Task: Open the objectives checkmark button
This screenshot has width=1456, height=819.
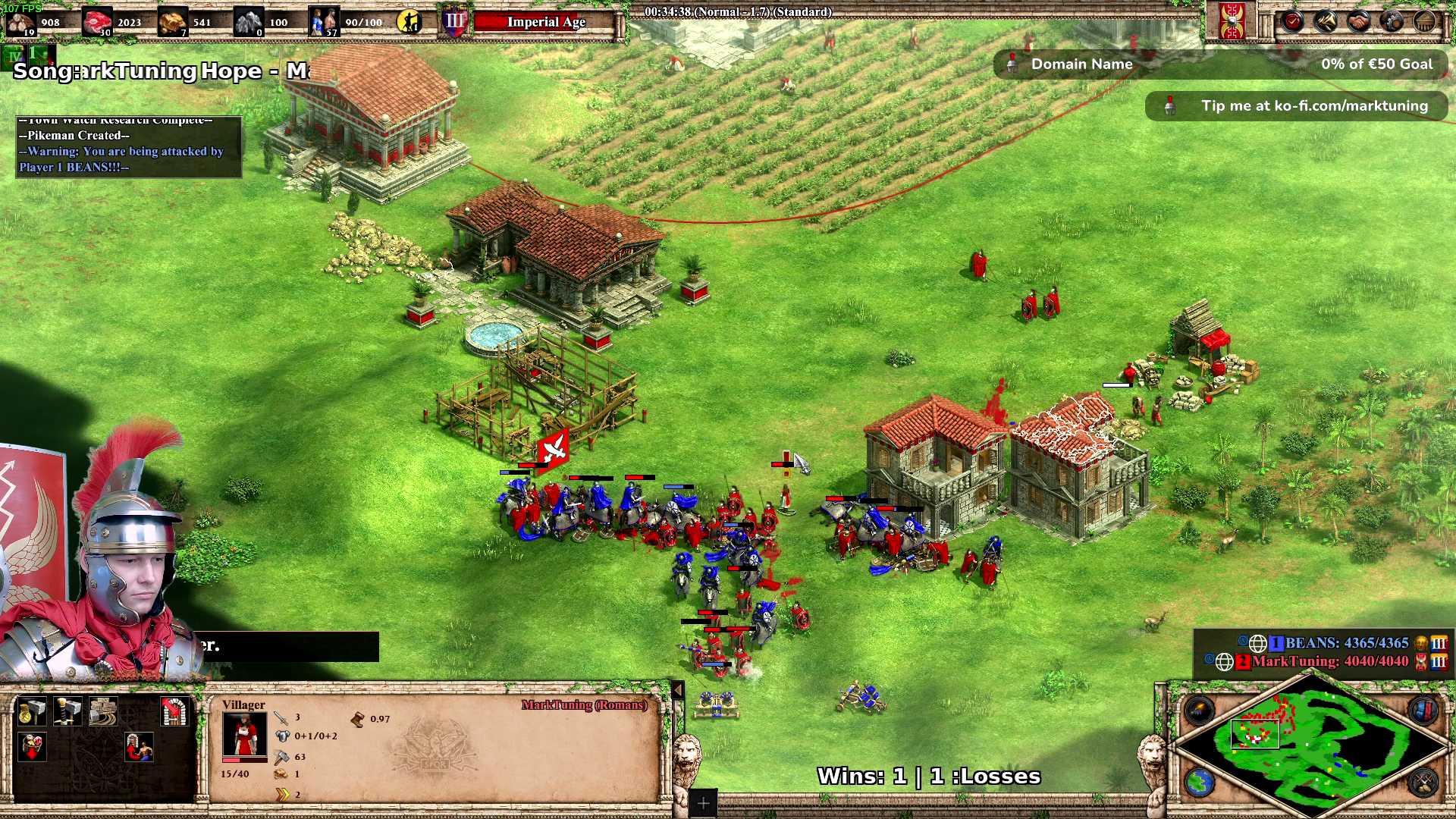Action: coord(1293,21)
